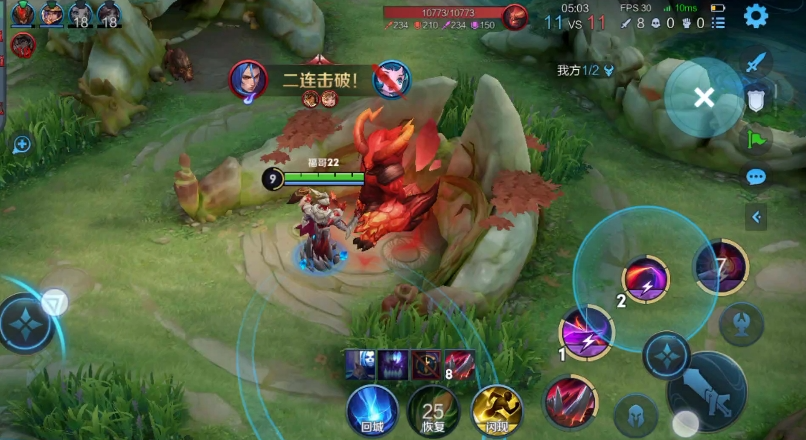The width and height of the screenshot is (806, 440).
Task: Cancel the skill with the X button
Action: coord(704,97)
